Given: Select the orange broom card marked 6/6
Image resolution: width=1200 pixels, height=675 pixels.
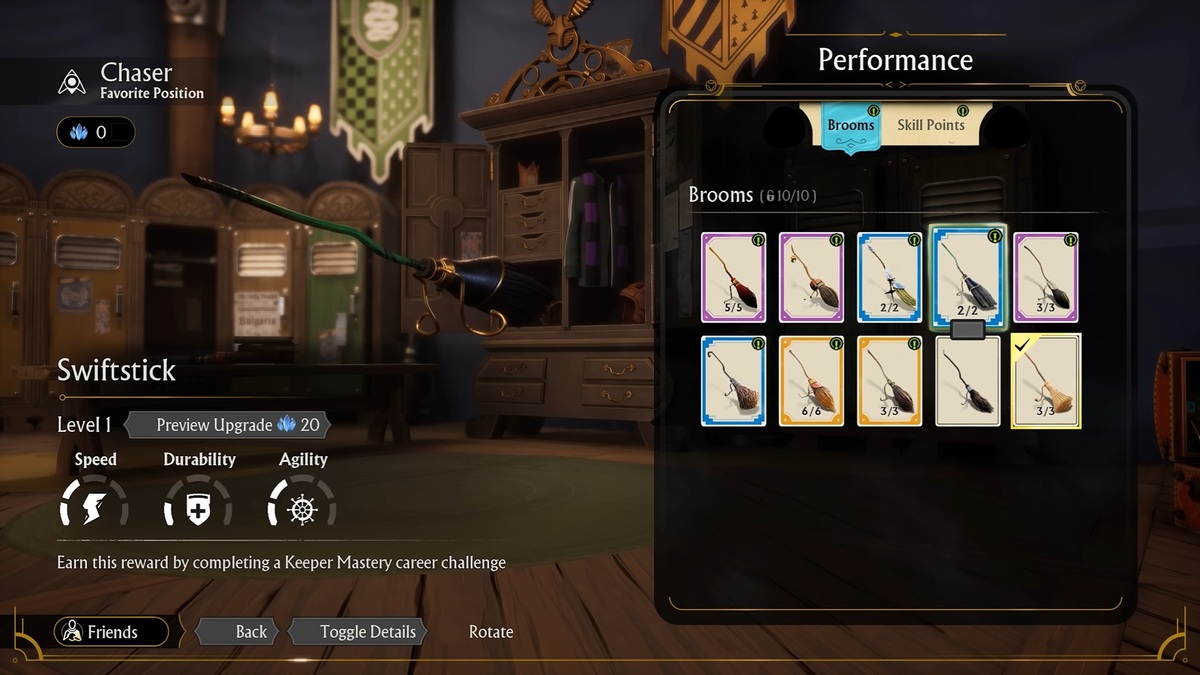Looking at the screenshot, I should (x=811, y=381).
